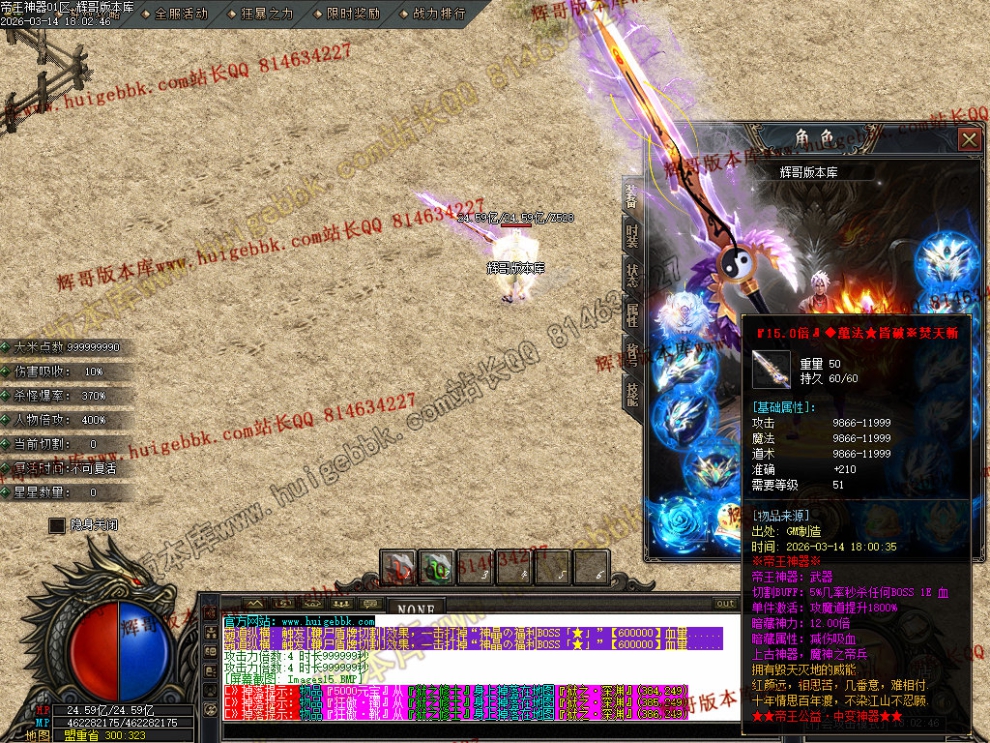This screenshot has height=743, width=990.
Task: Close the character panel
Action: 968,139
